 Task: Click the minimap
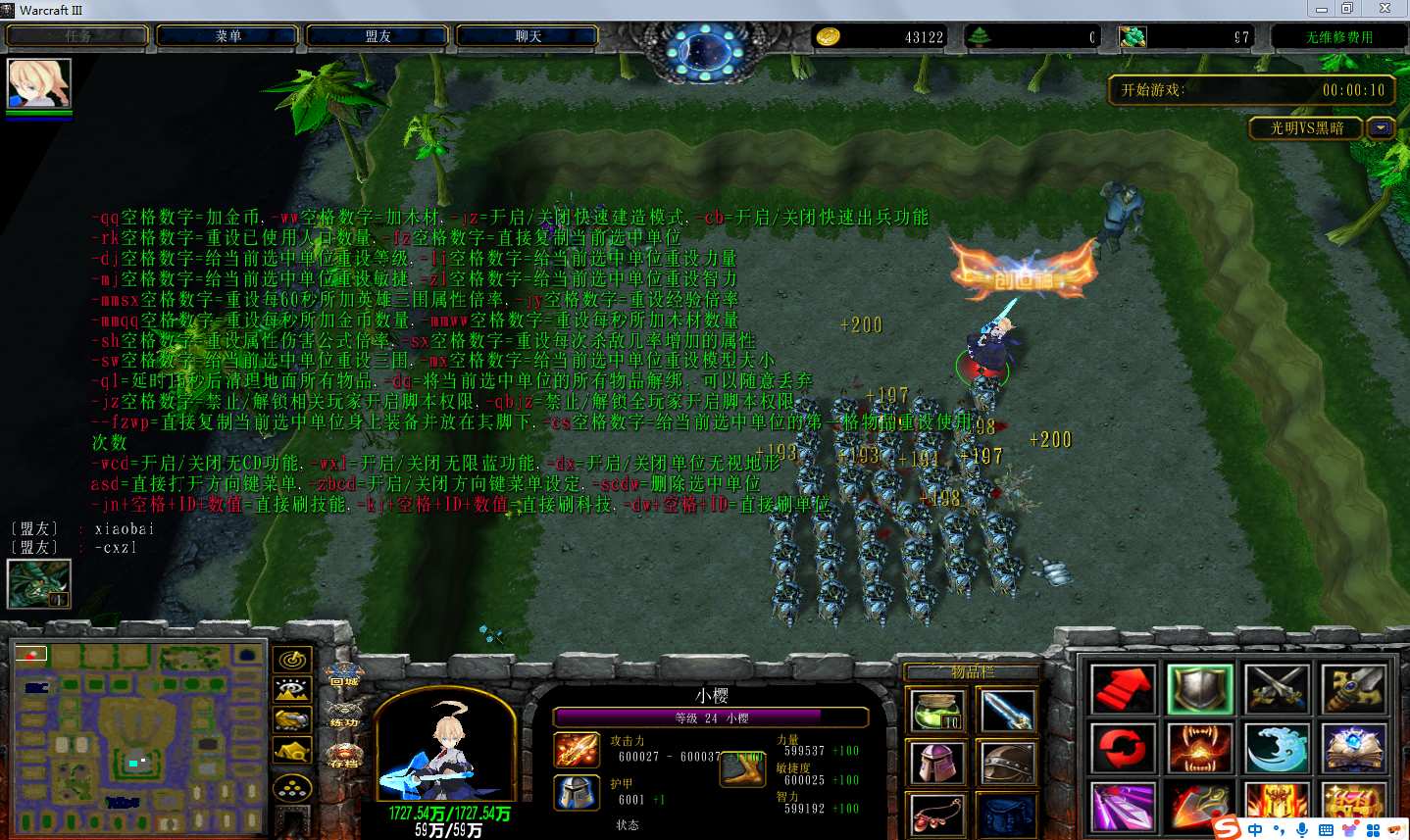(x=137, y=737)
